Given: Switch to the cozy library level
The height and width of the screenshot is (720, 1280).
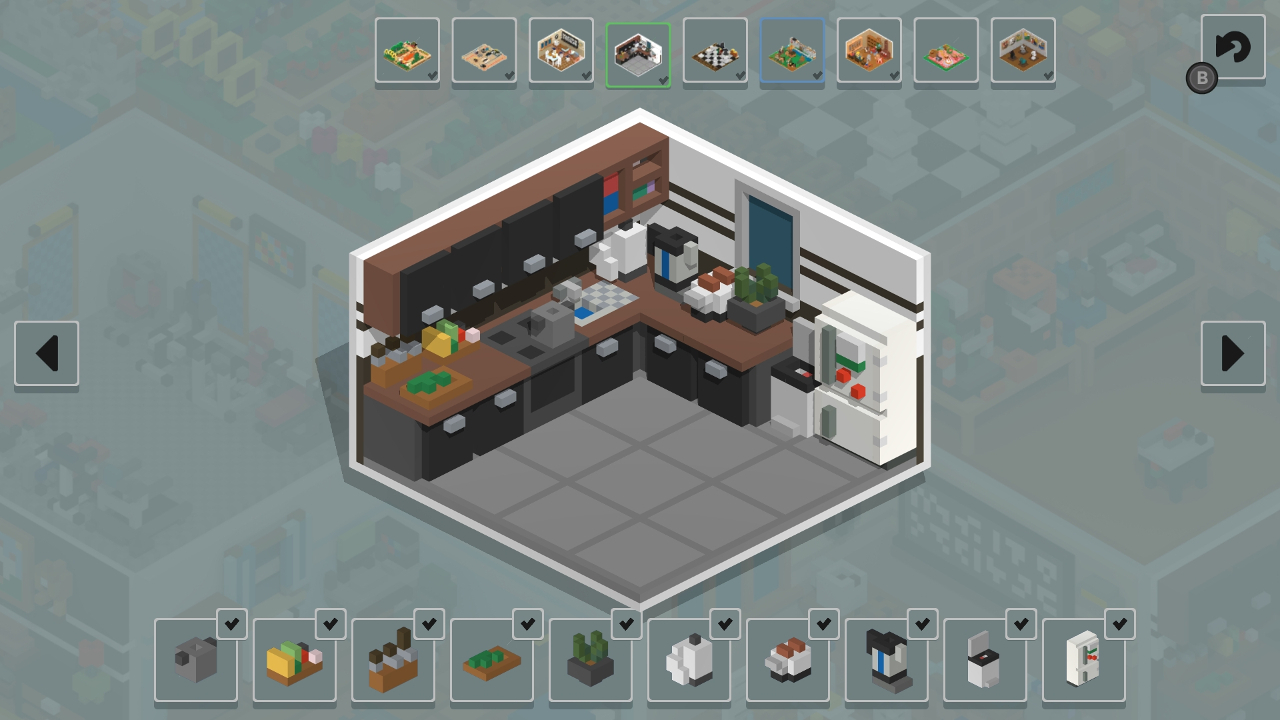Looking at the screenshot, I should coord(869,50).
